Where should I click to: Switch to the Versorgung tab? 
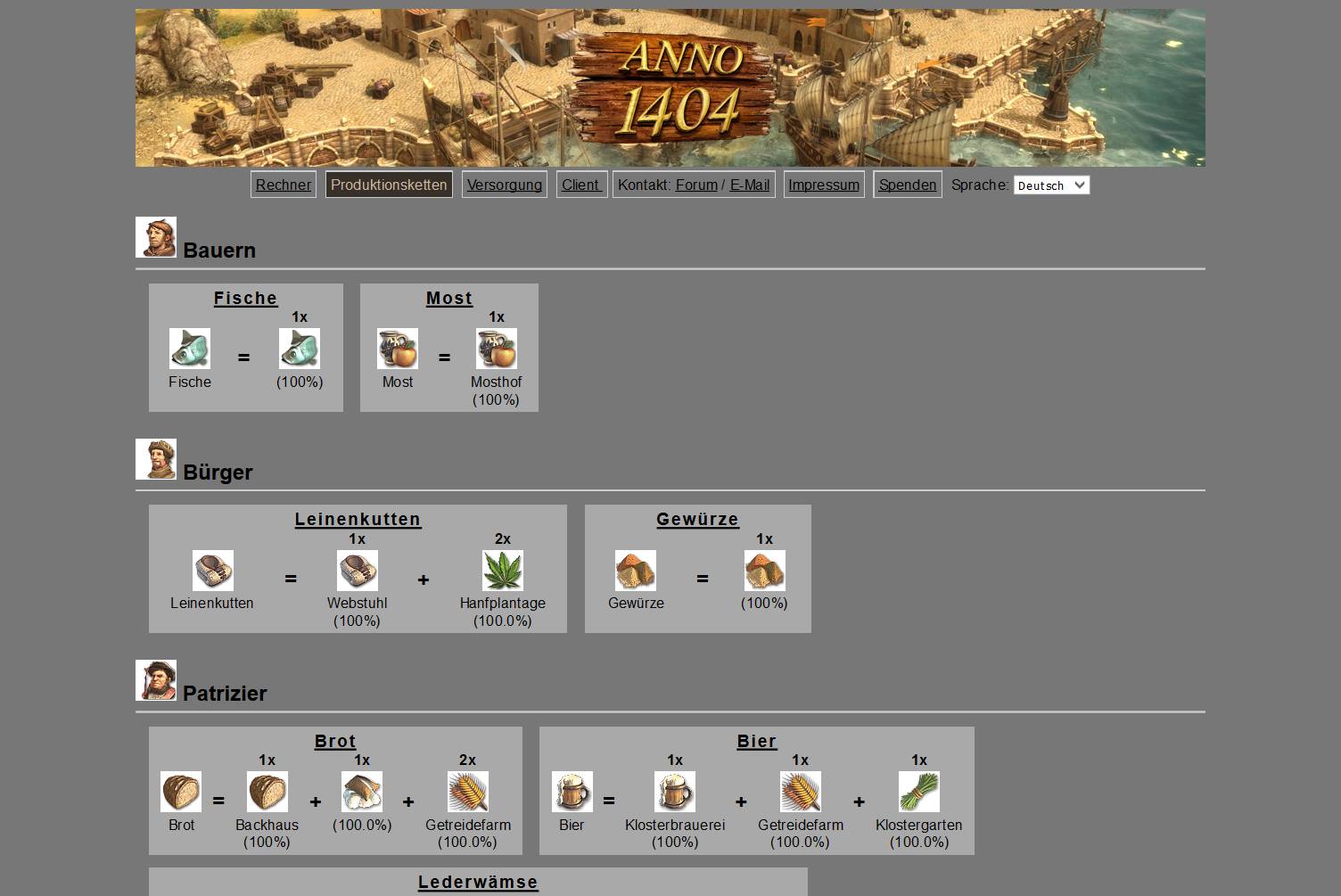(x=504, y=185)
